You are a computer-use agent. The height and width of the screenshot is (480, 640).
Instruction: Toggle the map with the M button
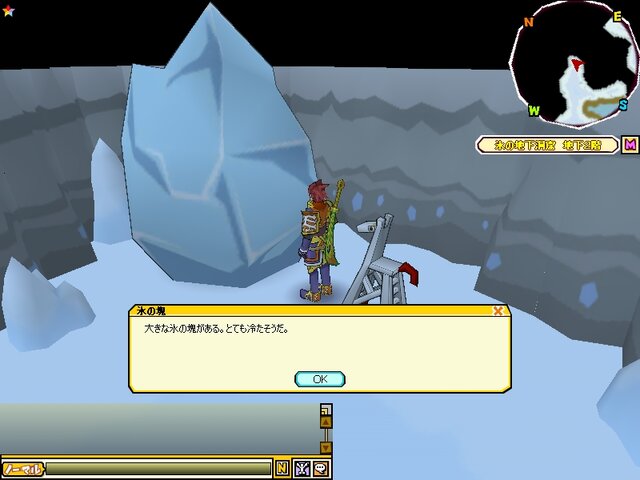tap(630, 145)
